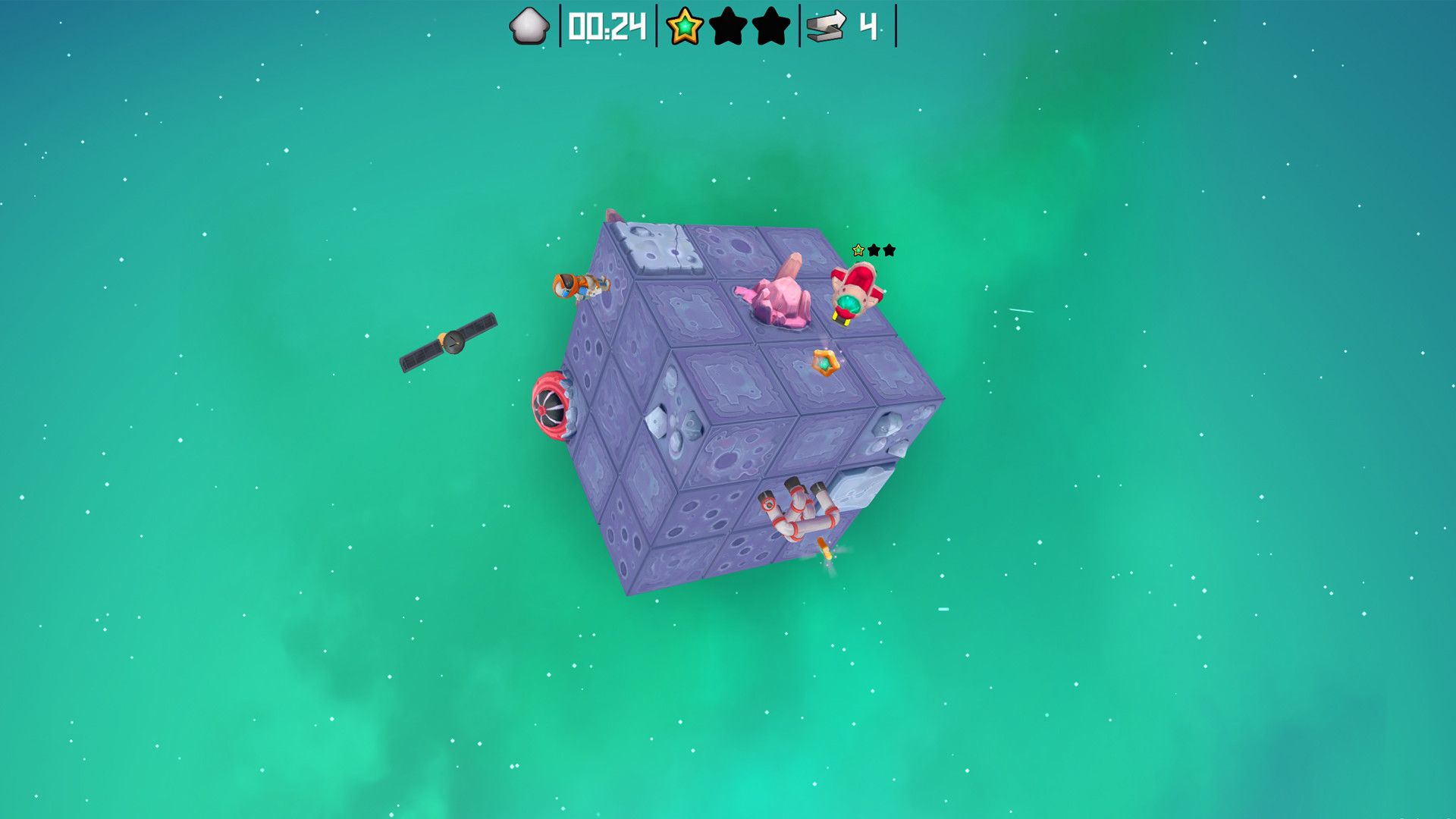1456x819 pixels.
Task: Click the spaceship's green glass dome
Action: [x=849, y=305]
